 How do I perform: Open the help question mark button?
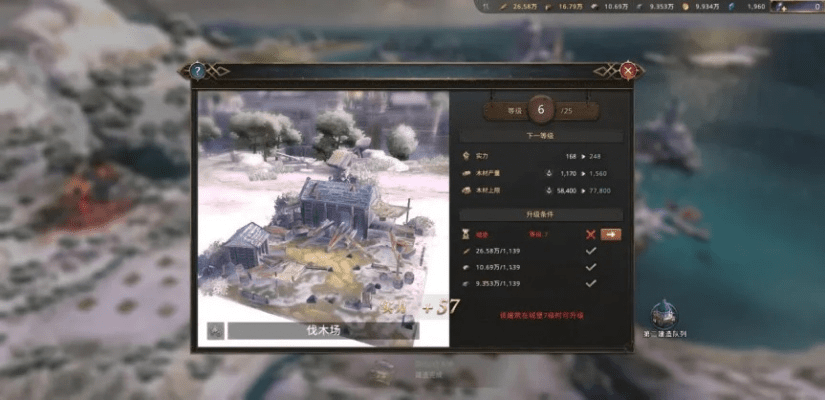197,71
